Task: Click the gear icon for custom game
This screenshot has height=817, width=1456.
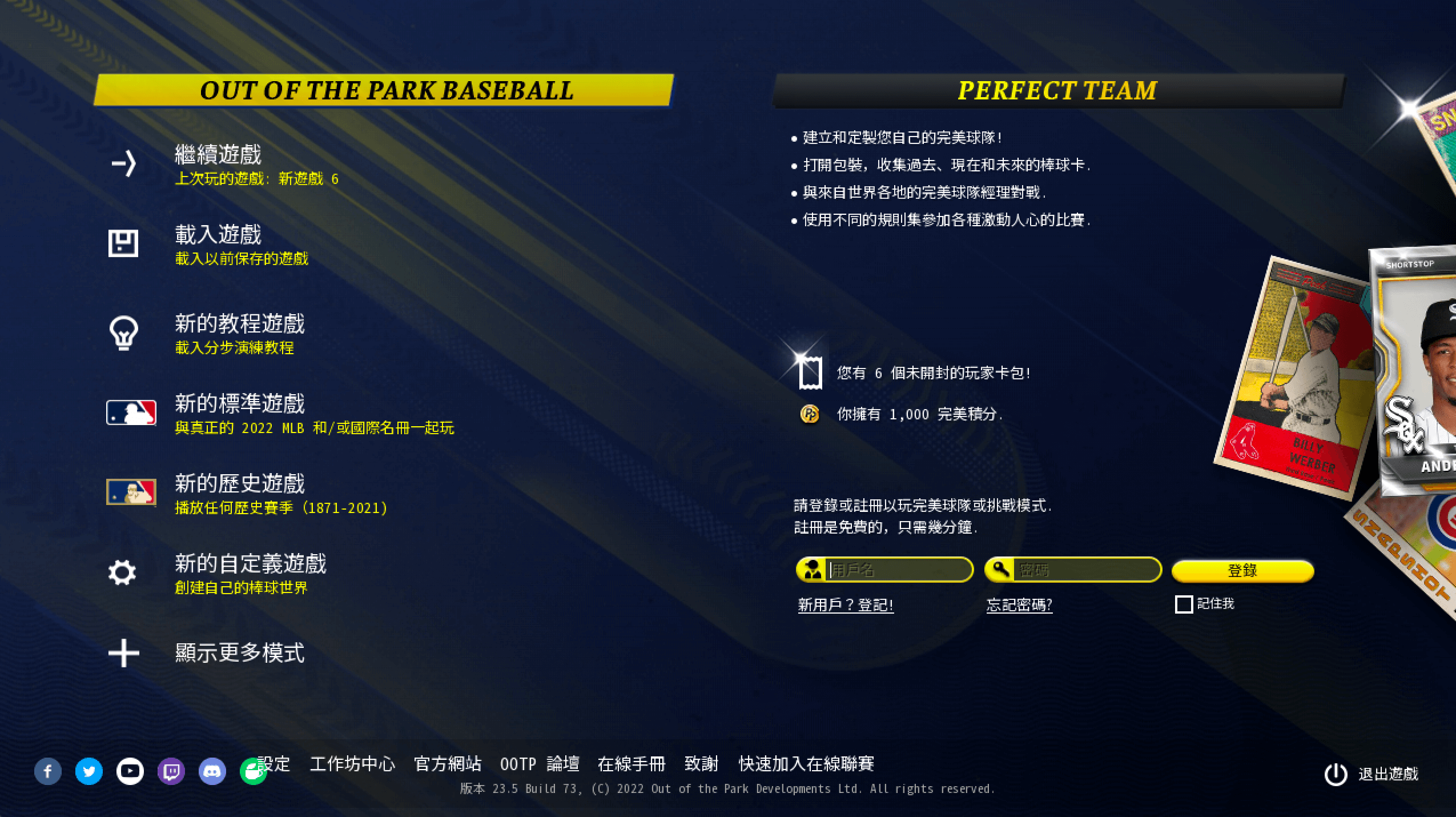Action: tap(123, 574)
